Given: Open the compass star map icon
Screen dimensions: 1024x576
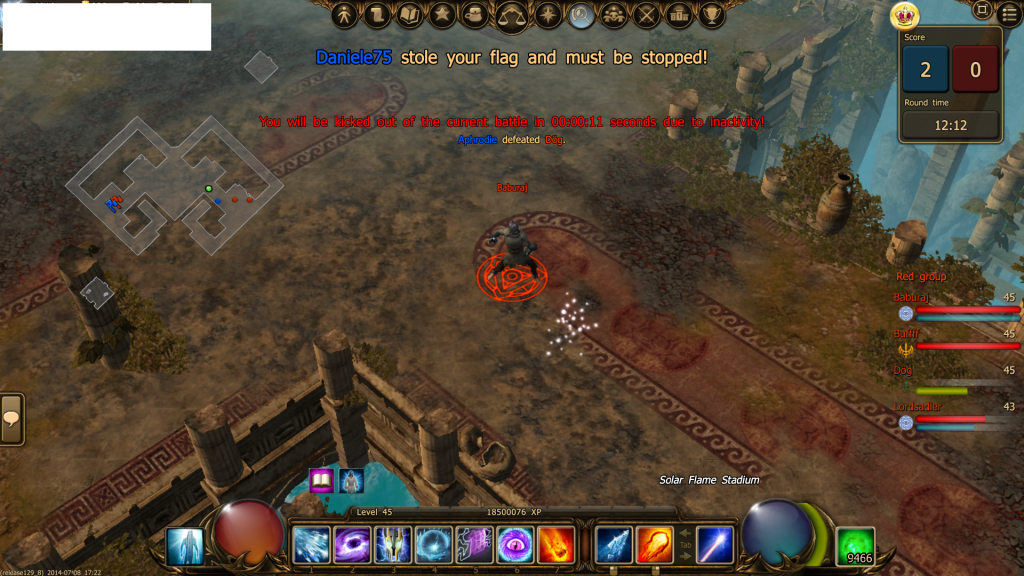Looking at the screenshot, I should tap(548, 15).
